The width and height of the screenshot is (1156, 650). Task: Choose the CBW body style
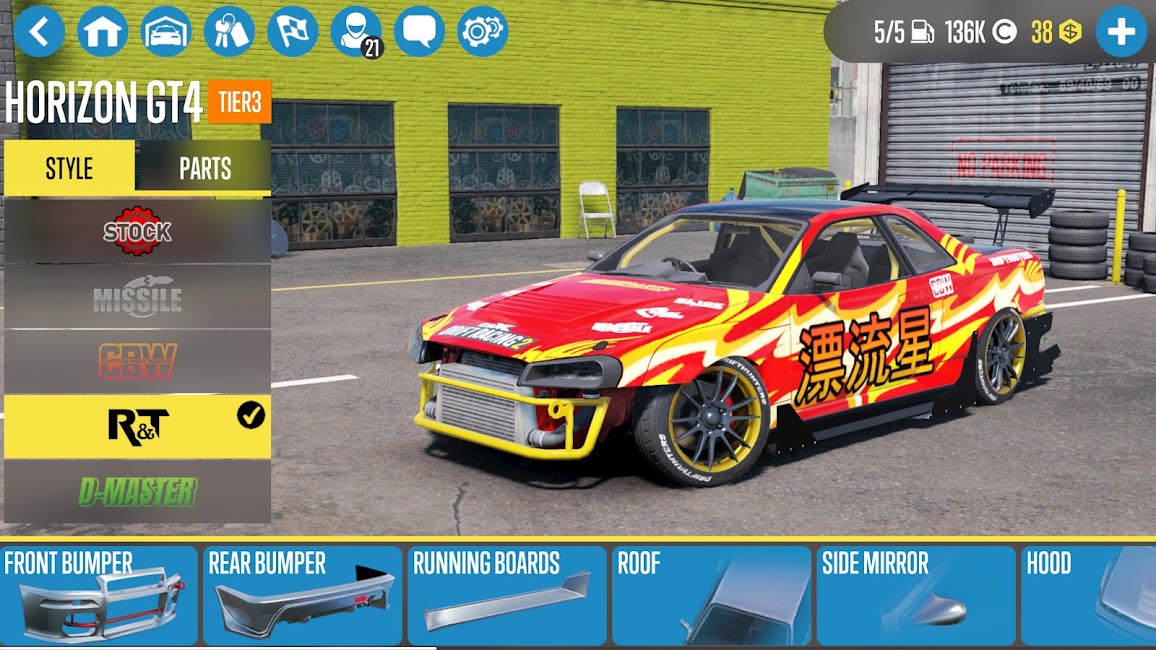(x=137, y=361)
